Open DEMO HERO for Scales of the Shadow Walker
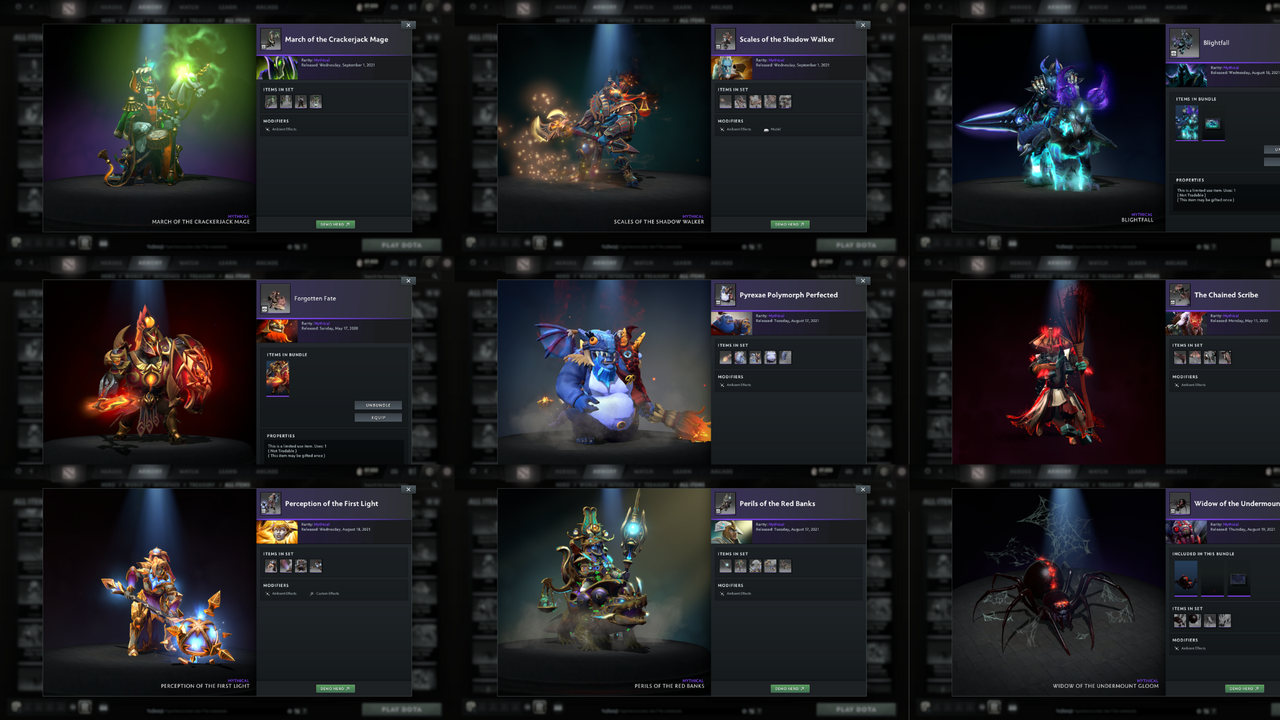This screenshot has width=1280, height=720. point(791,224)
